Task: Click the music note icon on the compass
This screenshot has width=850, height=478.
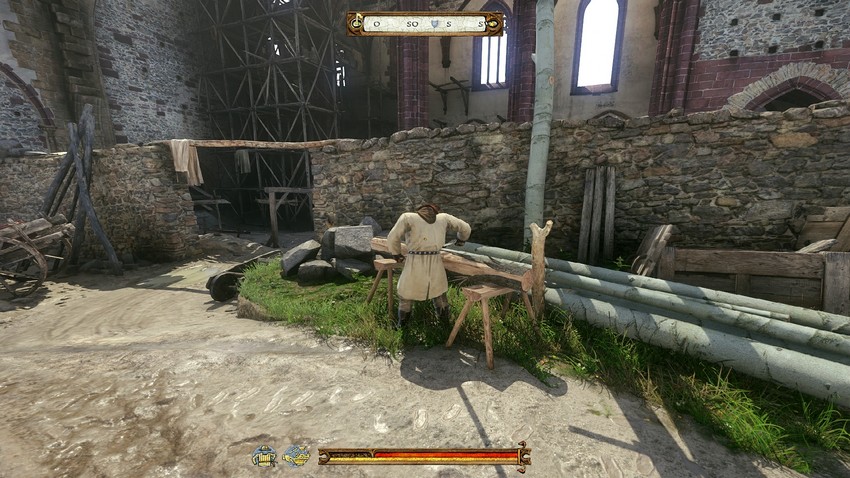Action: 356,22
